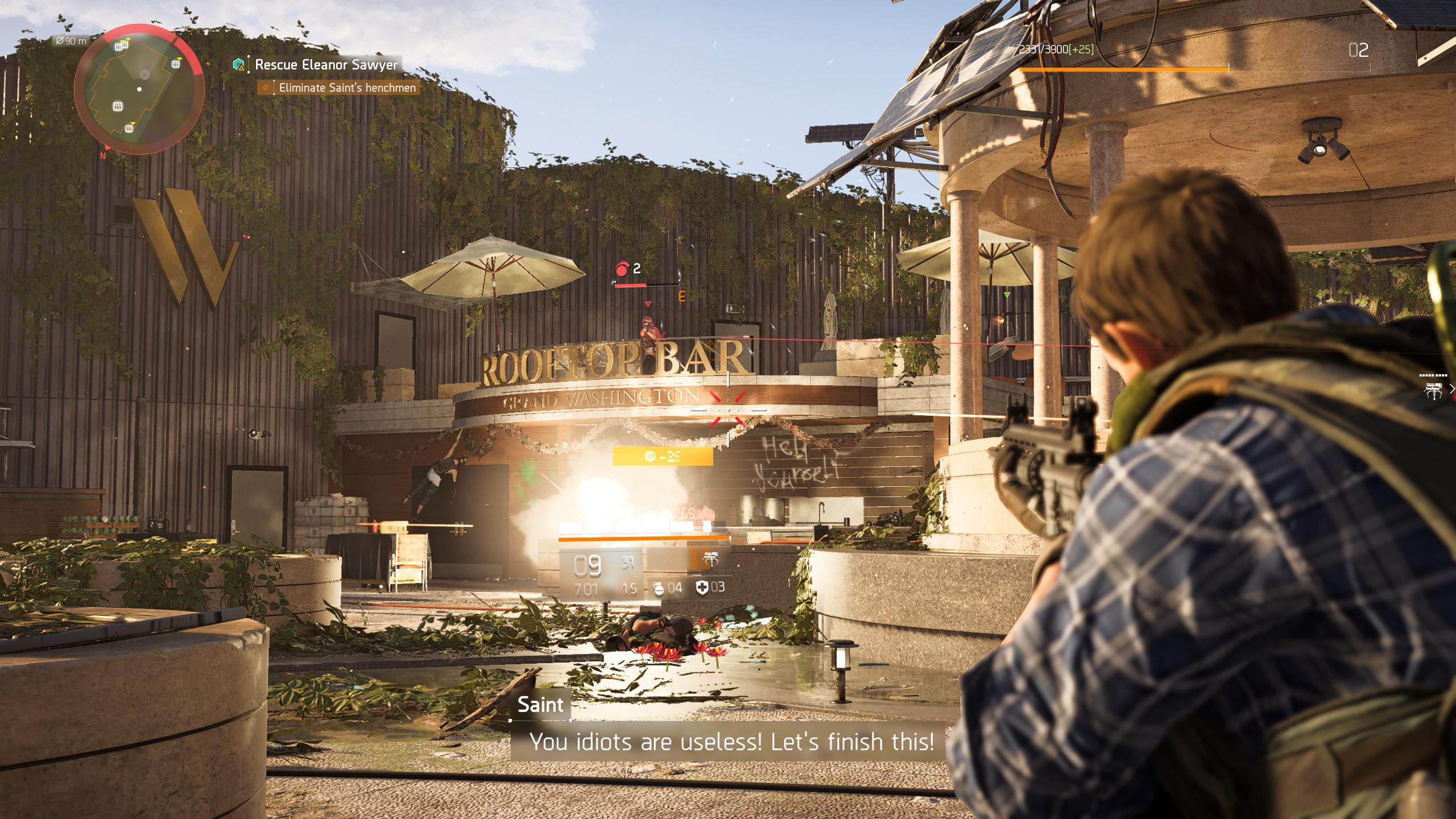This screenshot has height=819, width=1456.
Task: Activate the orange-highlighted turret skill slot
Action: click(709, 559)
